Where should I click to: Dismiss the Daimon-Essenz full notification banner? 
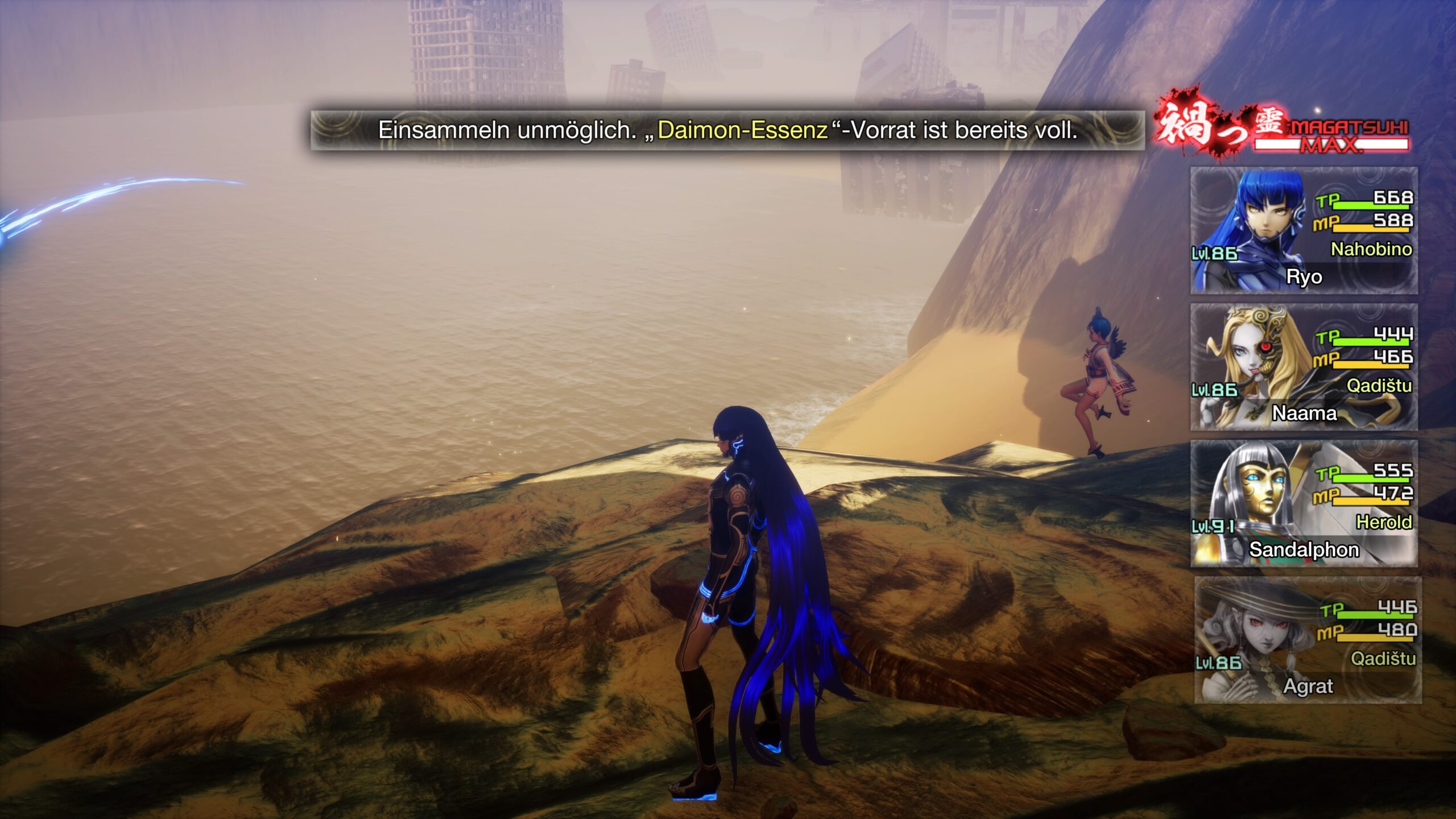coord(727,130)
